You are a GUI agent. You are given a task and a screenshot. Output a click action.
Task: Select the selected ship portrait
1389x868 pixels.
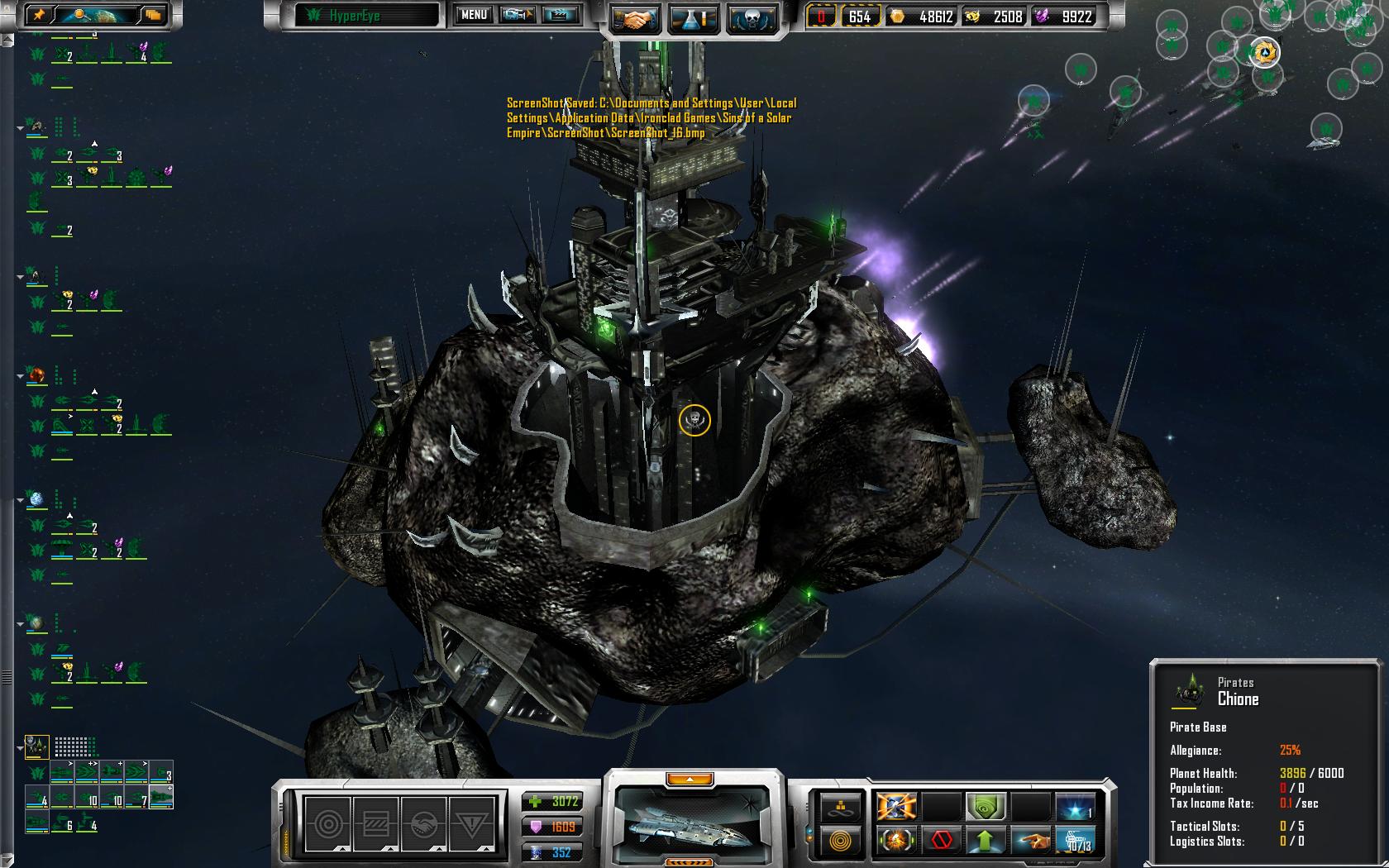[x=690, y=823]
